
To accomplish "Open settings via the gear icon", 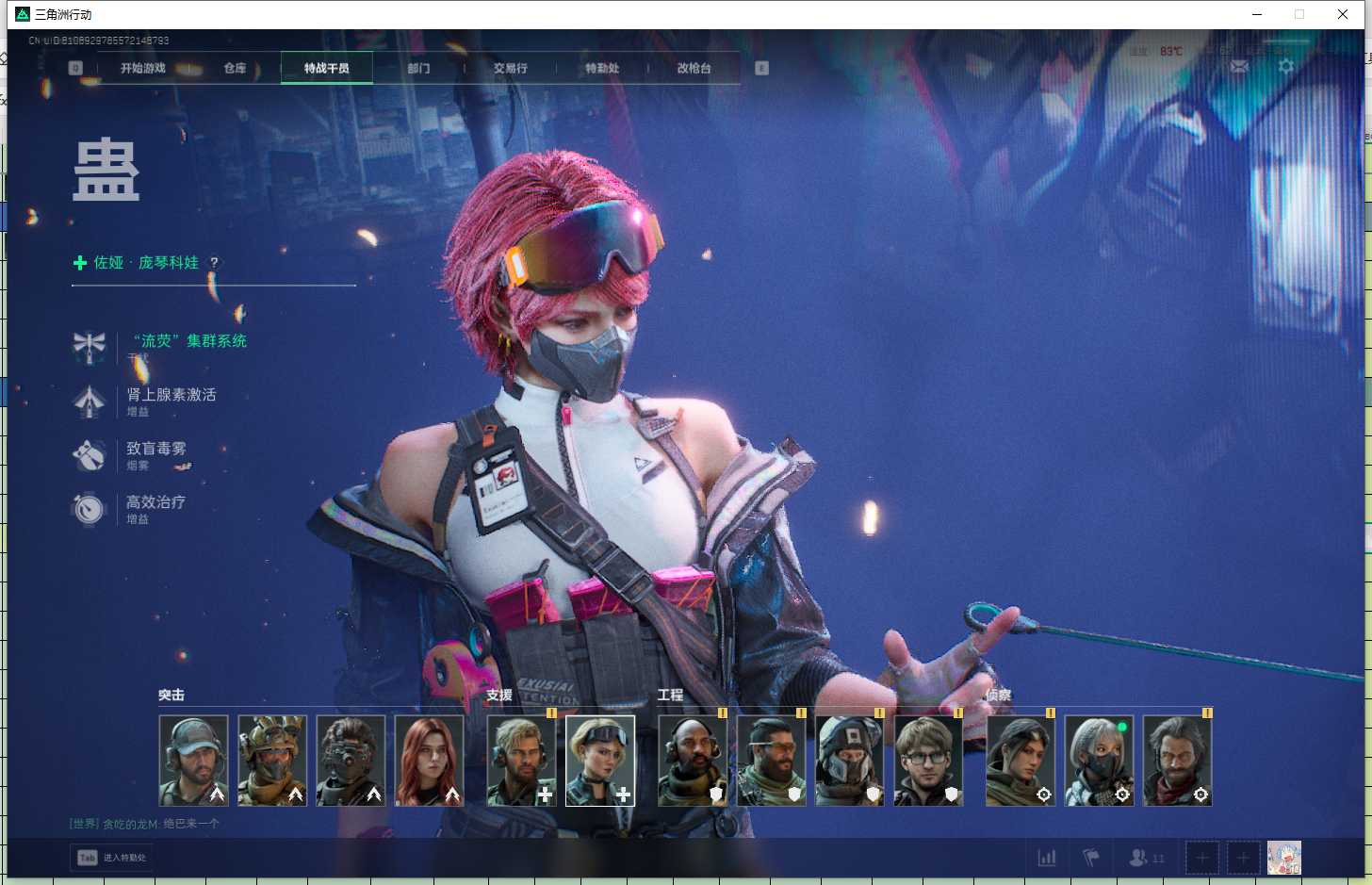I will 1286,66.
